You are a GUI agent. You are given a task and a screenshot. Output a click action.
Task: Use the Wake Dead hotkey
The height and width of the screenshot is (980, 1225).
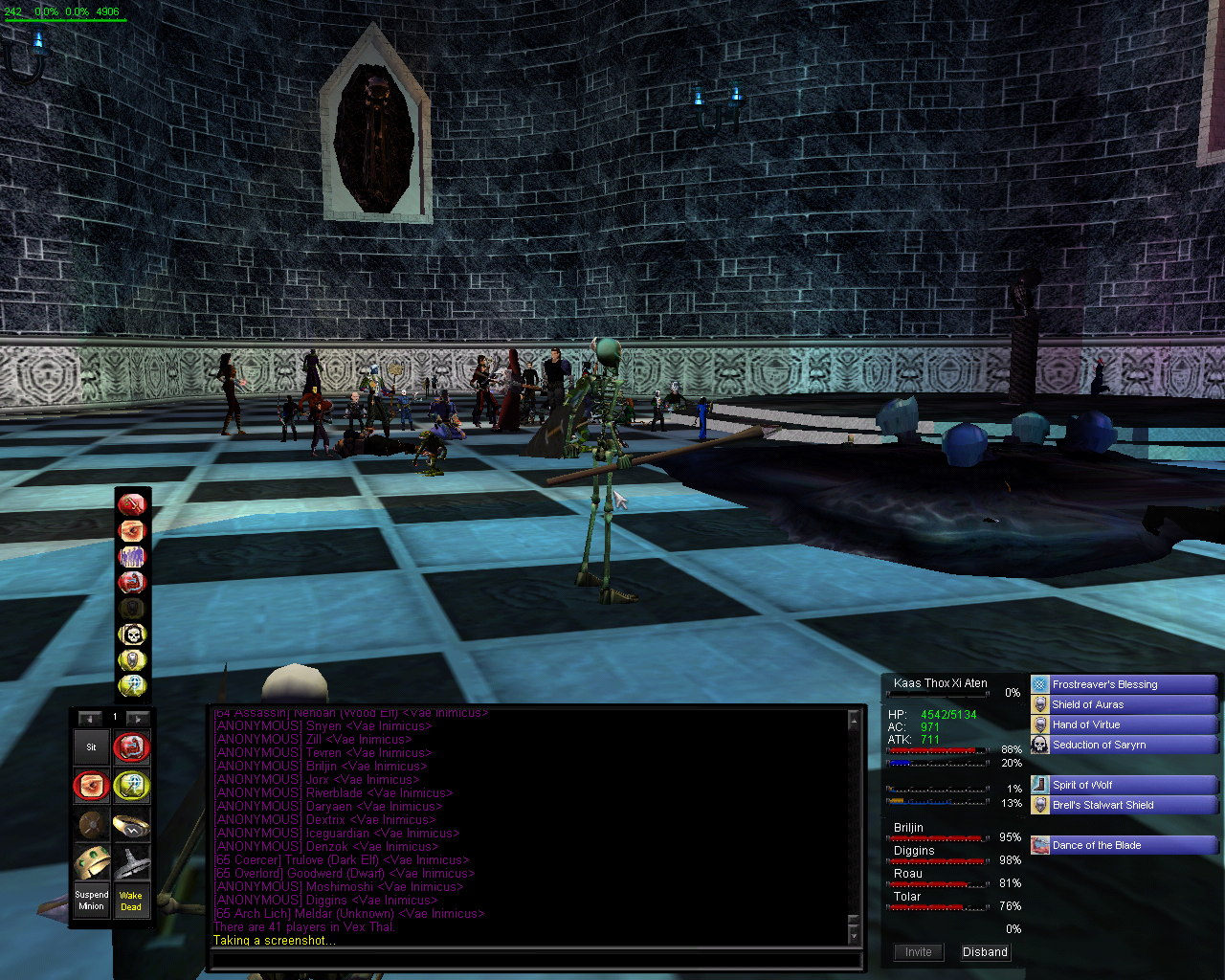point(131,901)
